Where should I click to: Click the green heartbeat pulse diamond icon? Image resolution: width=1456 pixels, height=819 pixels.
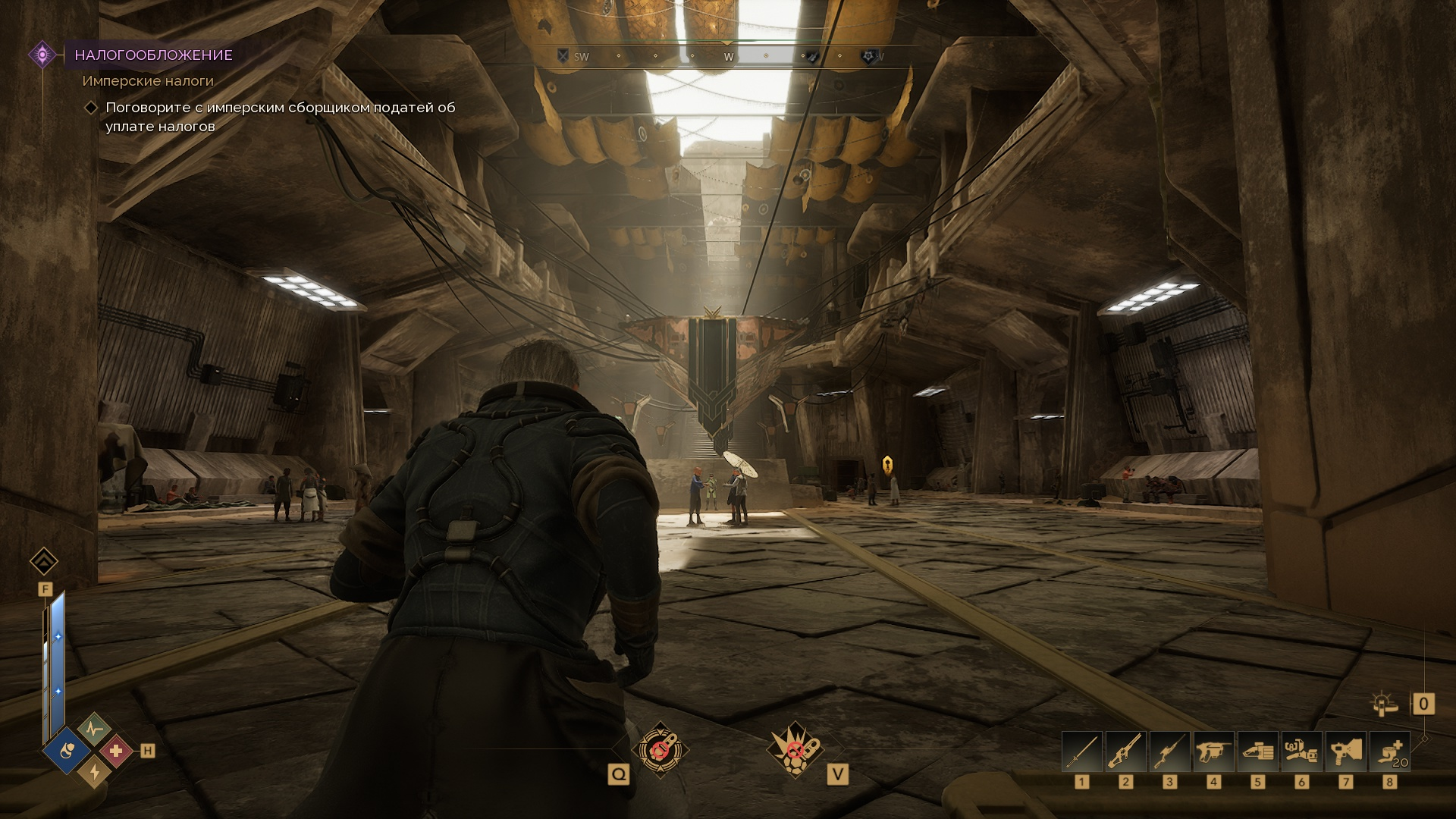click(93, 728)
